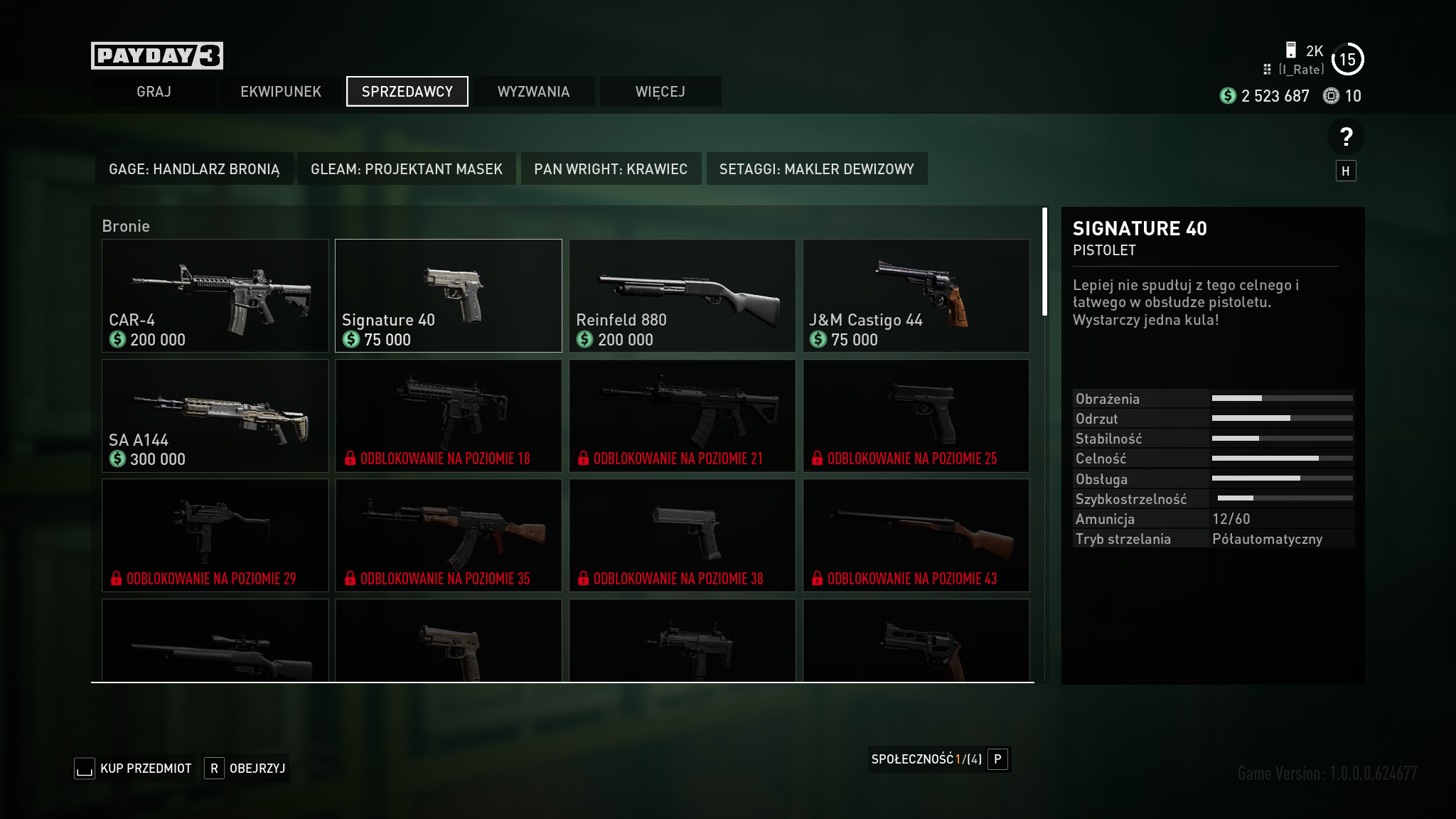The image size is (1456, 819).
Task: Pick the Reinfeld 880 shotgun tile
Action: (x=682, y=296)
